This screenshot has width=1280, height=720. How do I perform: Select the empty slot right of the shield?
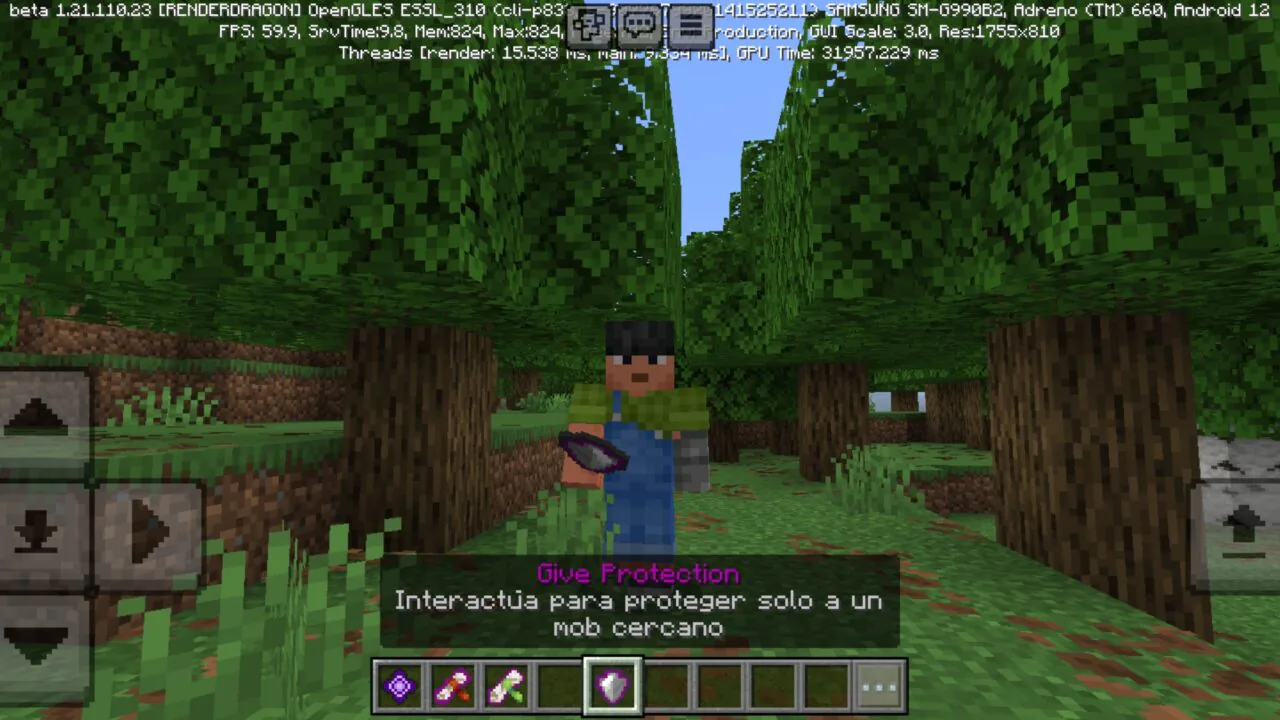(667, 684)
